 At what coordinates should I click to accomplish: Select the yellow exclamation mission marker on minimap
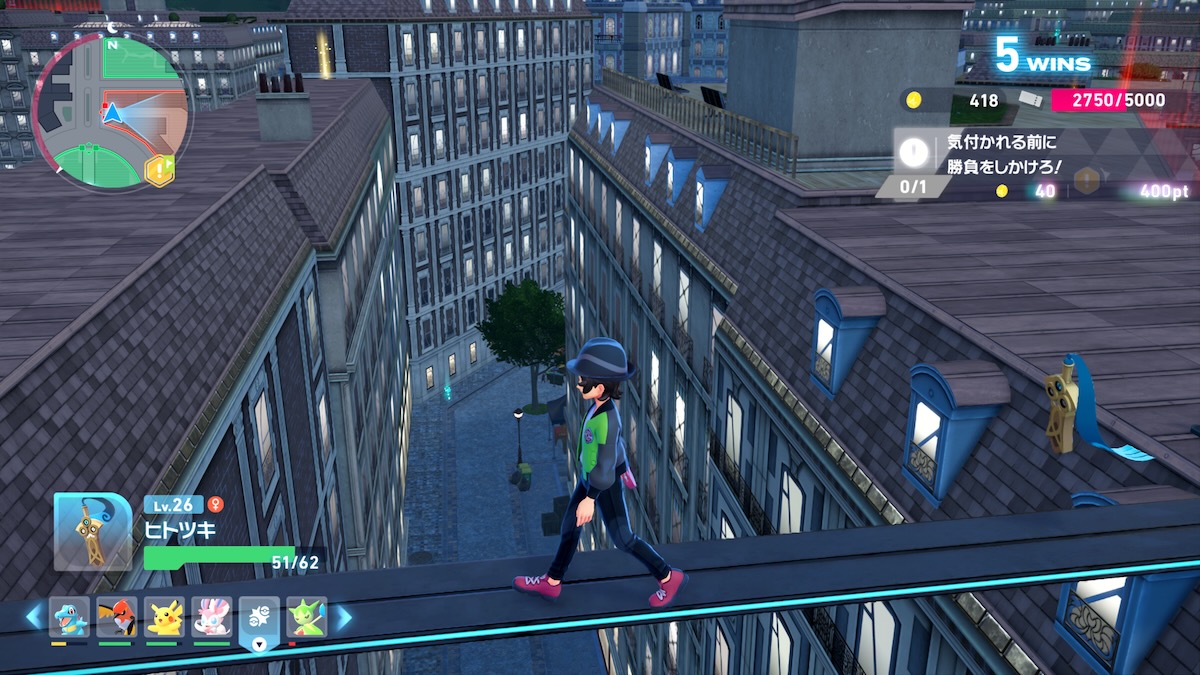[x=159, y=170]
